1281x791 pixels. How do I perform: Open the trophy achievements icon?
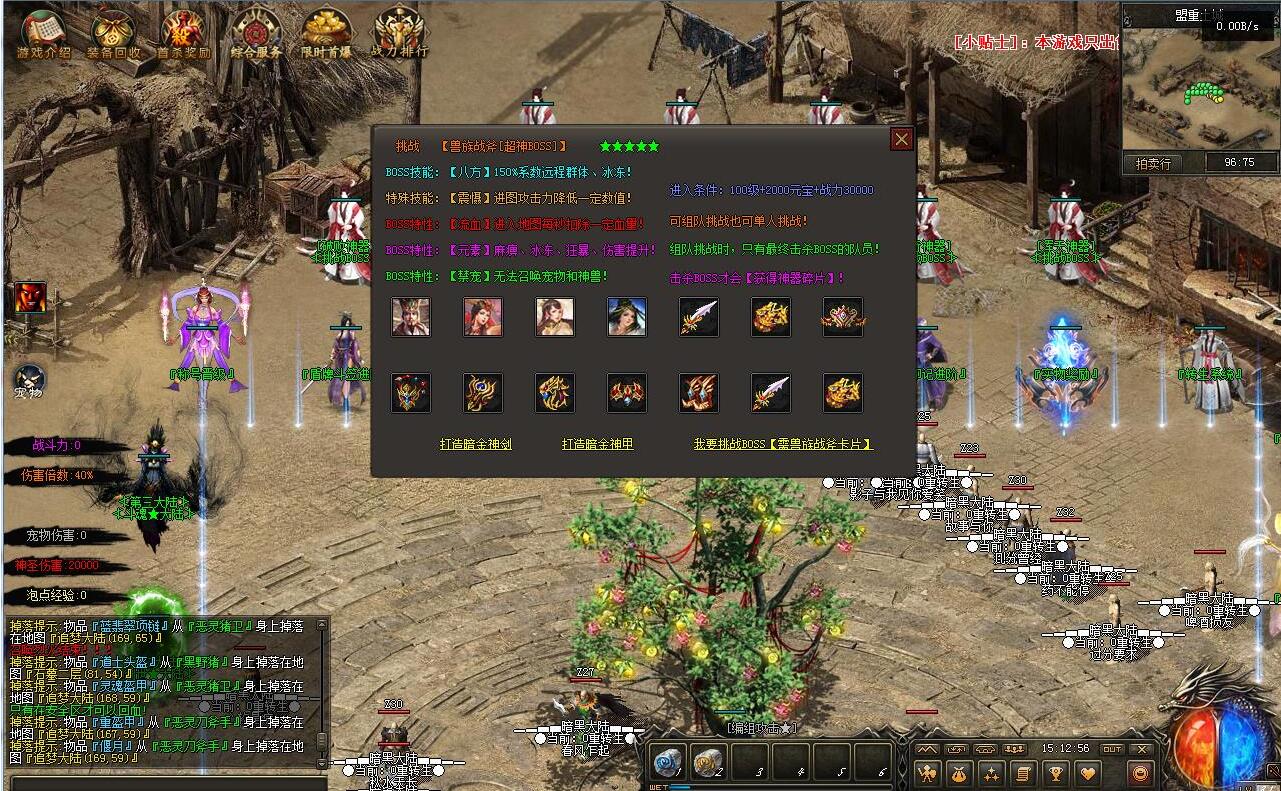[x=1054, y=773]
